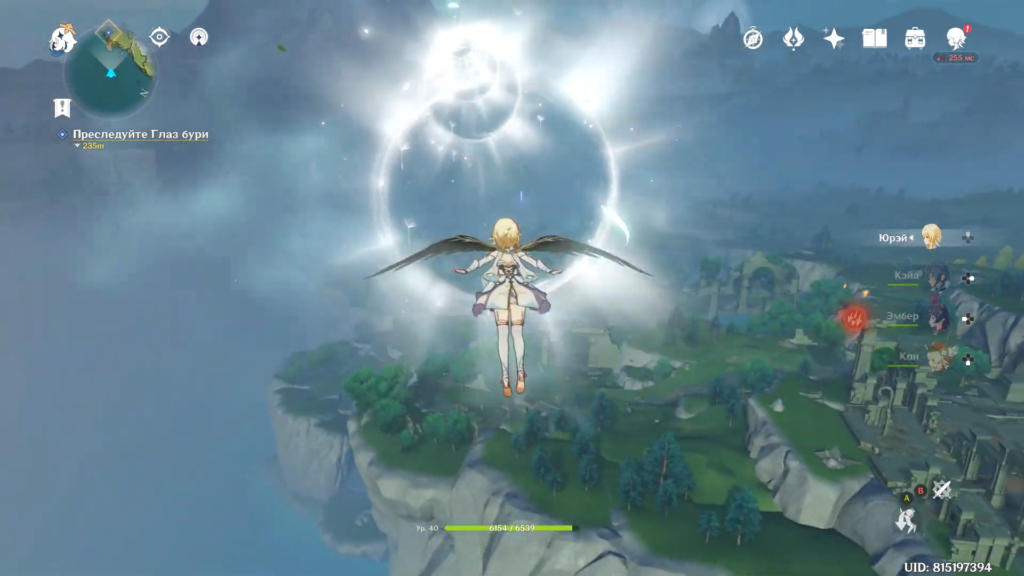Select the tracked quest "Преследуйте Глаз бури"
The image size is (1024, 576).
140,134
